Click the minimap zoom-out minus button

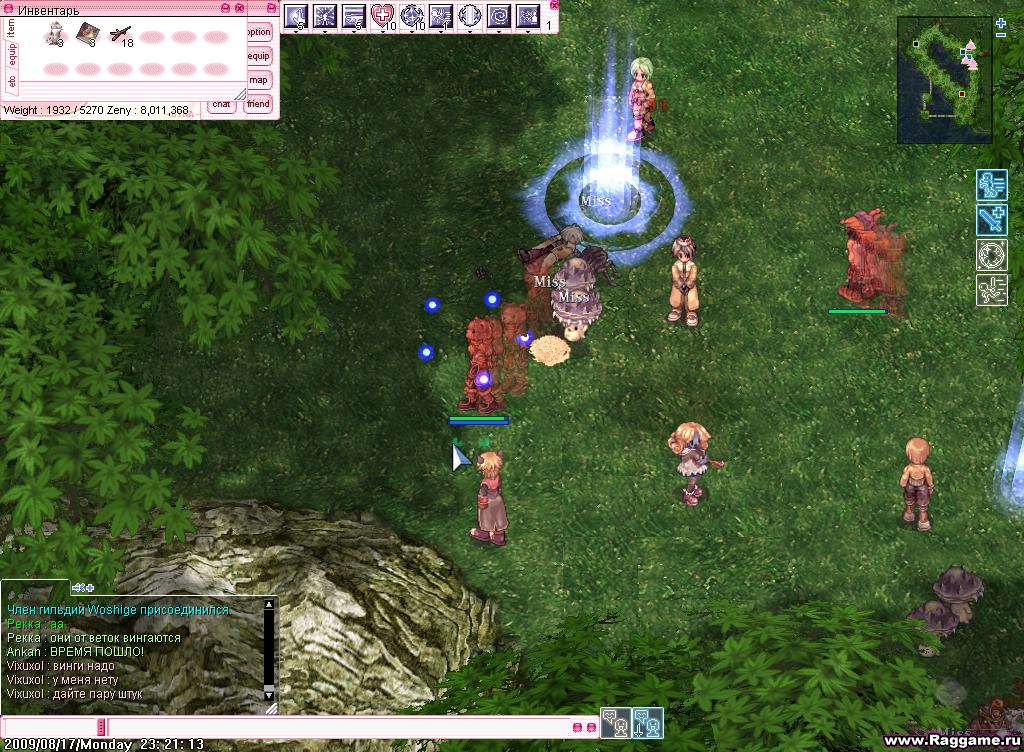(1001, 35)
